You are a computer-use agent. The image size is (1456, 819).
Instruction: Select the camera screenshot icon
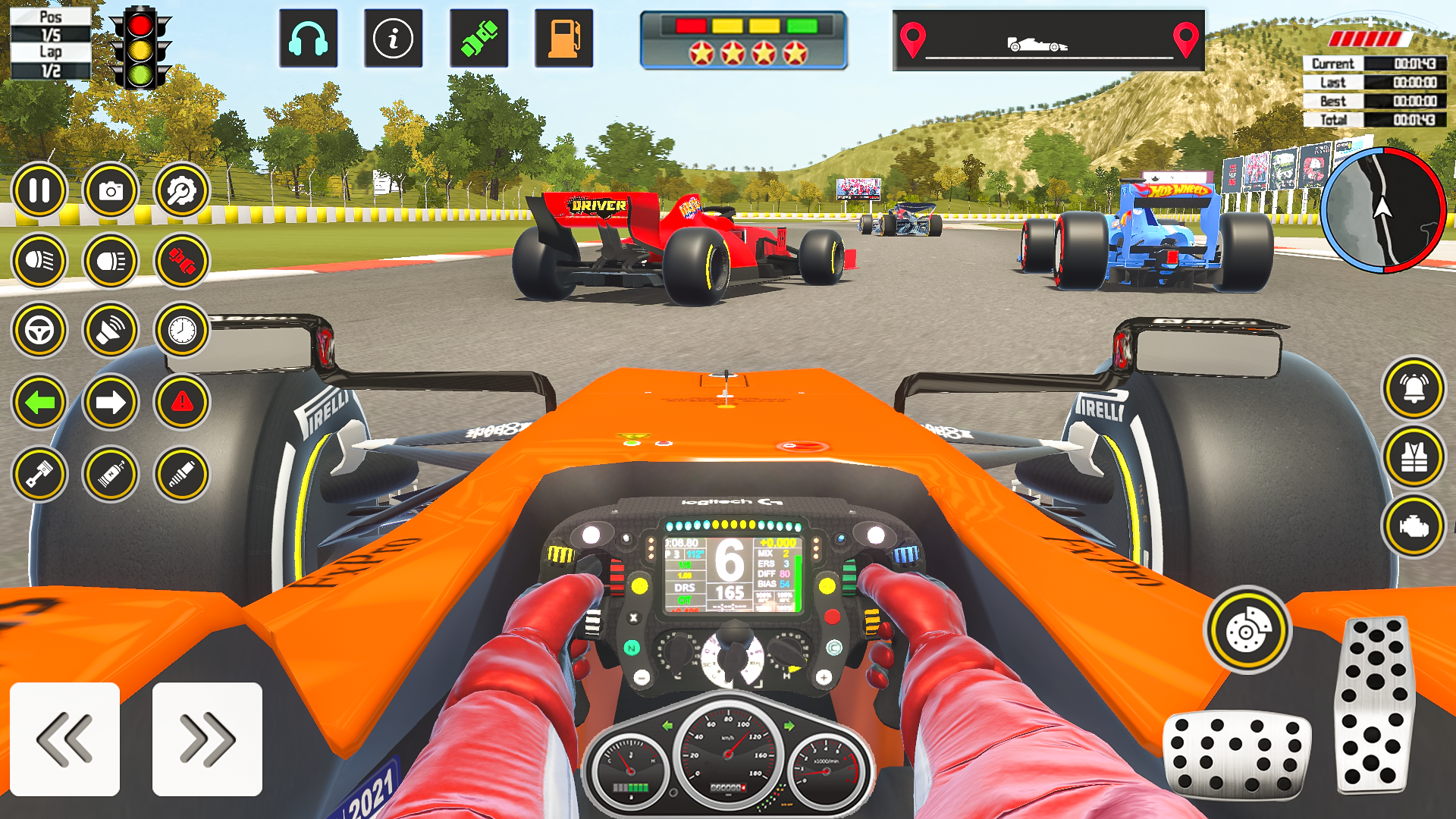click(x=111, y=190)
